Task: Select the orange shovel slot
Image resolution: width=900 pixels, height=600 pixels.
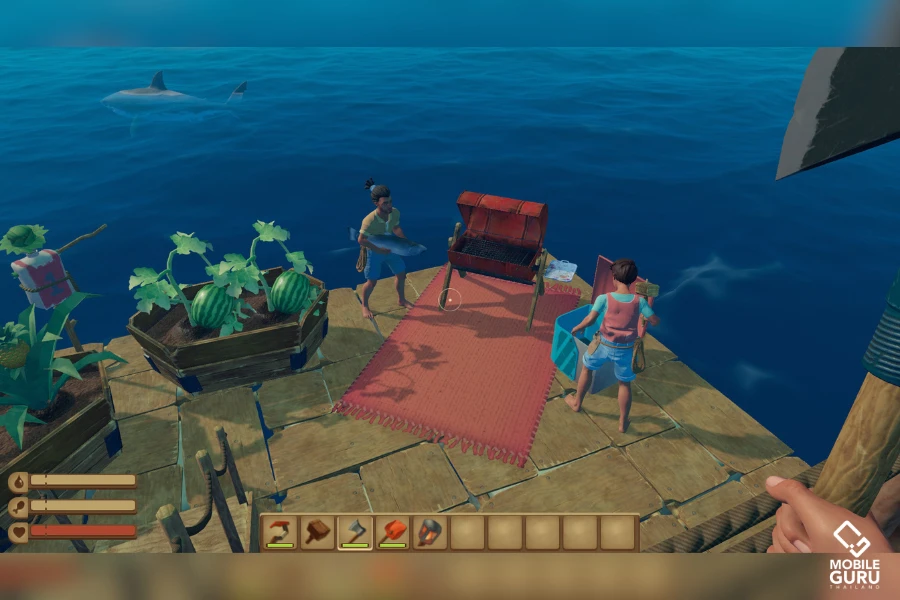Action: click(x=393, y=532)
